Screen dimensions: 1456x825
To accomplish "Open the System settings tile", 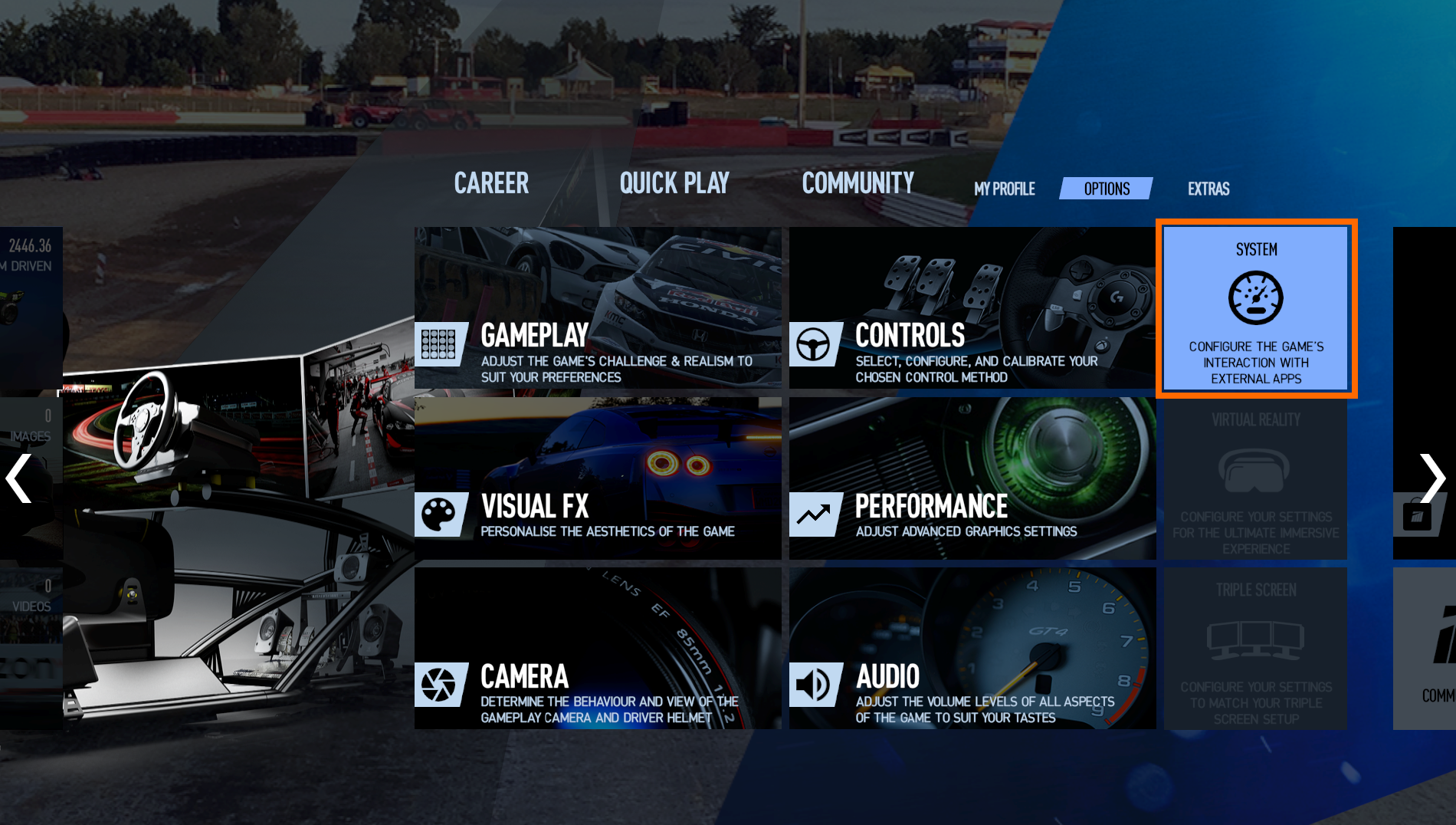I will (x=1256, y=308).
